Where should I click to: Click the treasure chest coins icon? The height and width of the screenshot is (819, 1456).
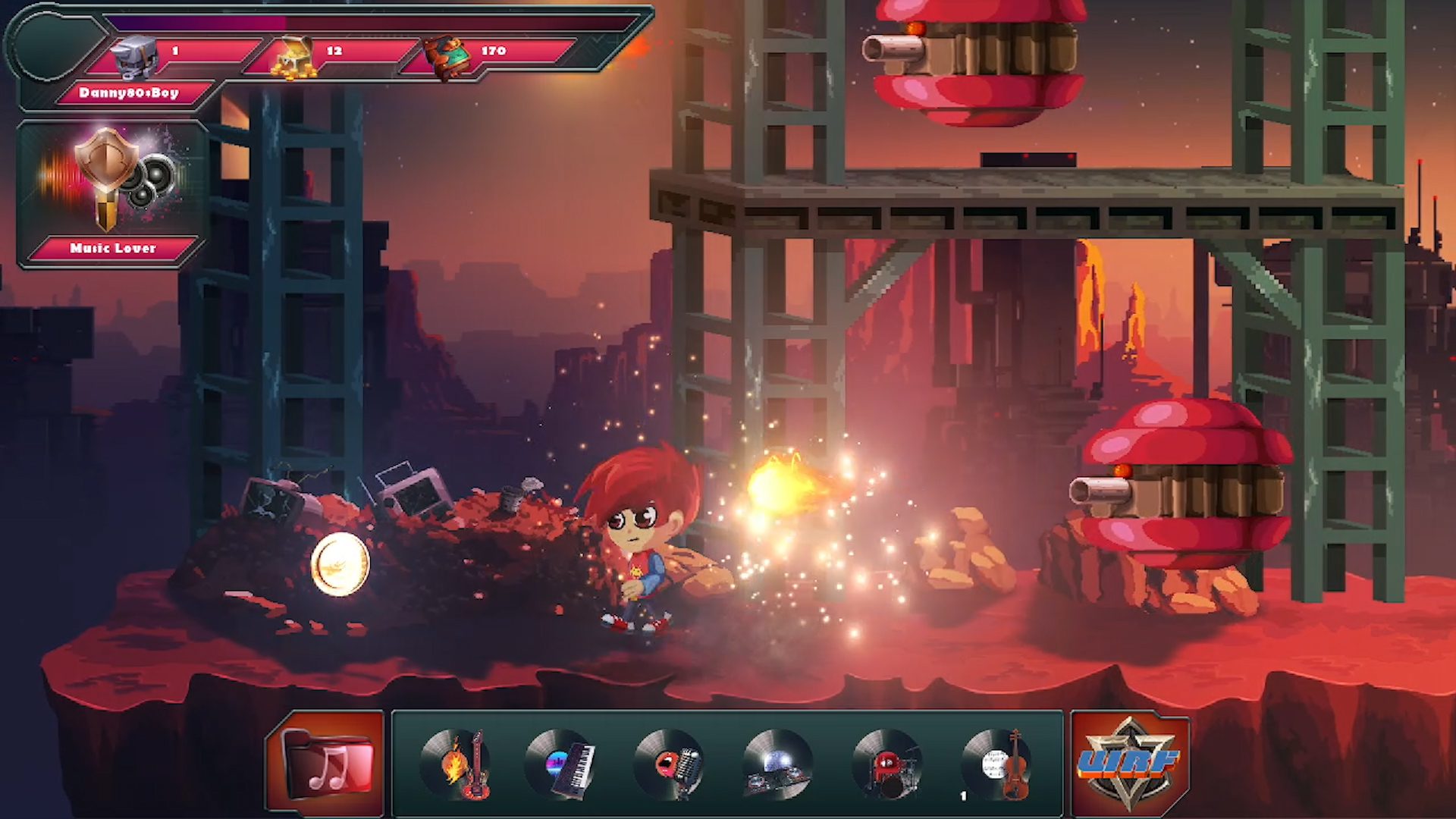295,58
